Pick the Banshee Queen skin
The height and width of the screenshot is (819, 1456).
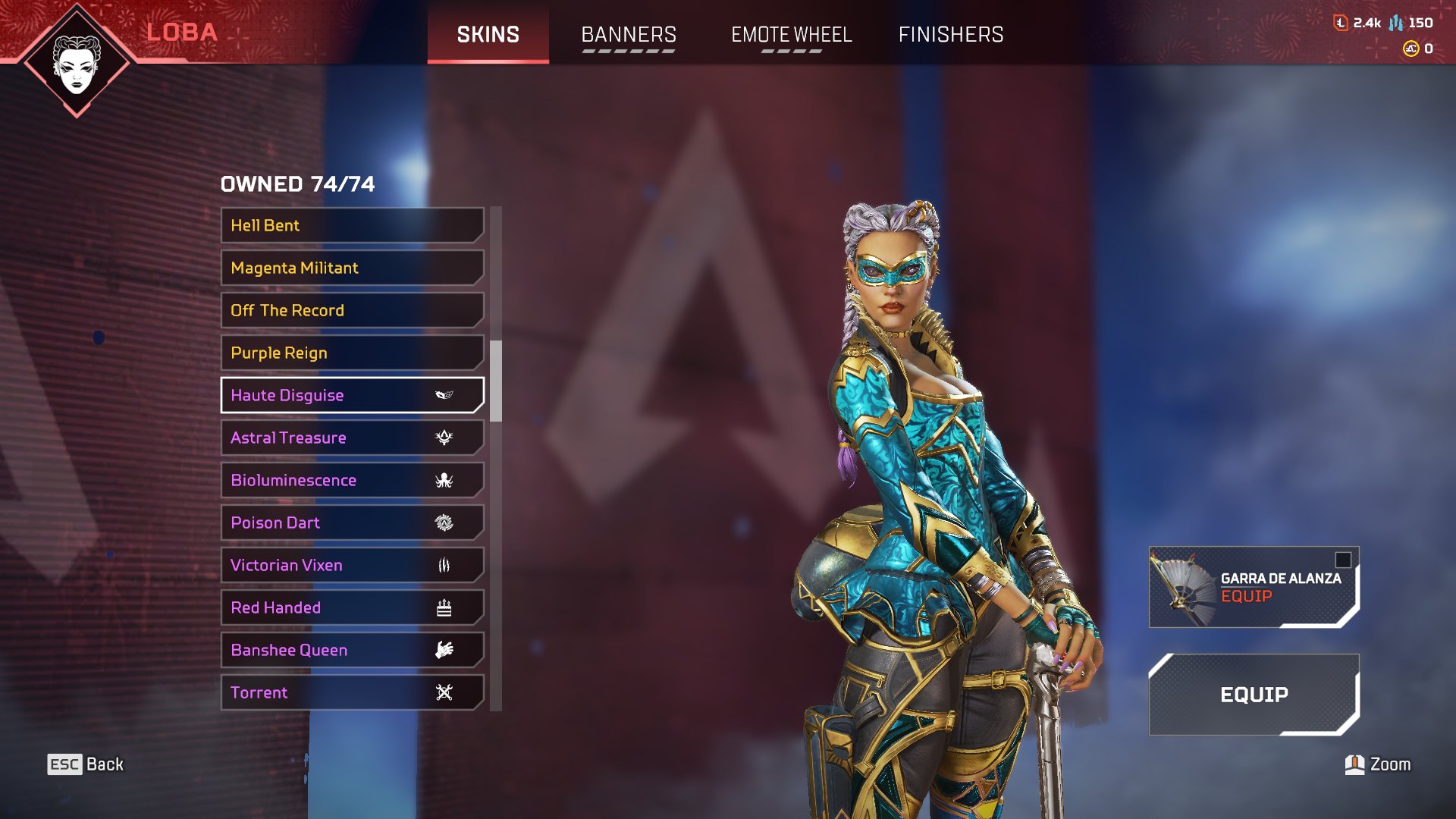pyautogui.click(x=352, y=650)
